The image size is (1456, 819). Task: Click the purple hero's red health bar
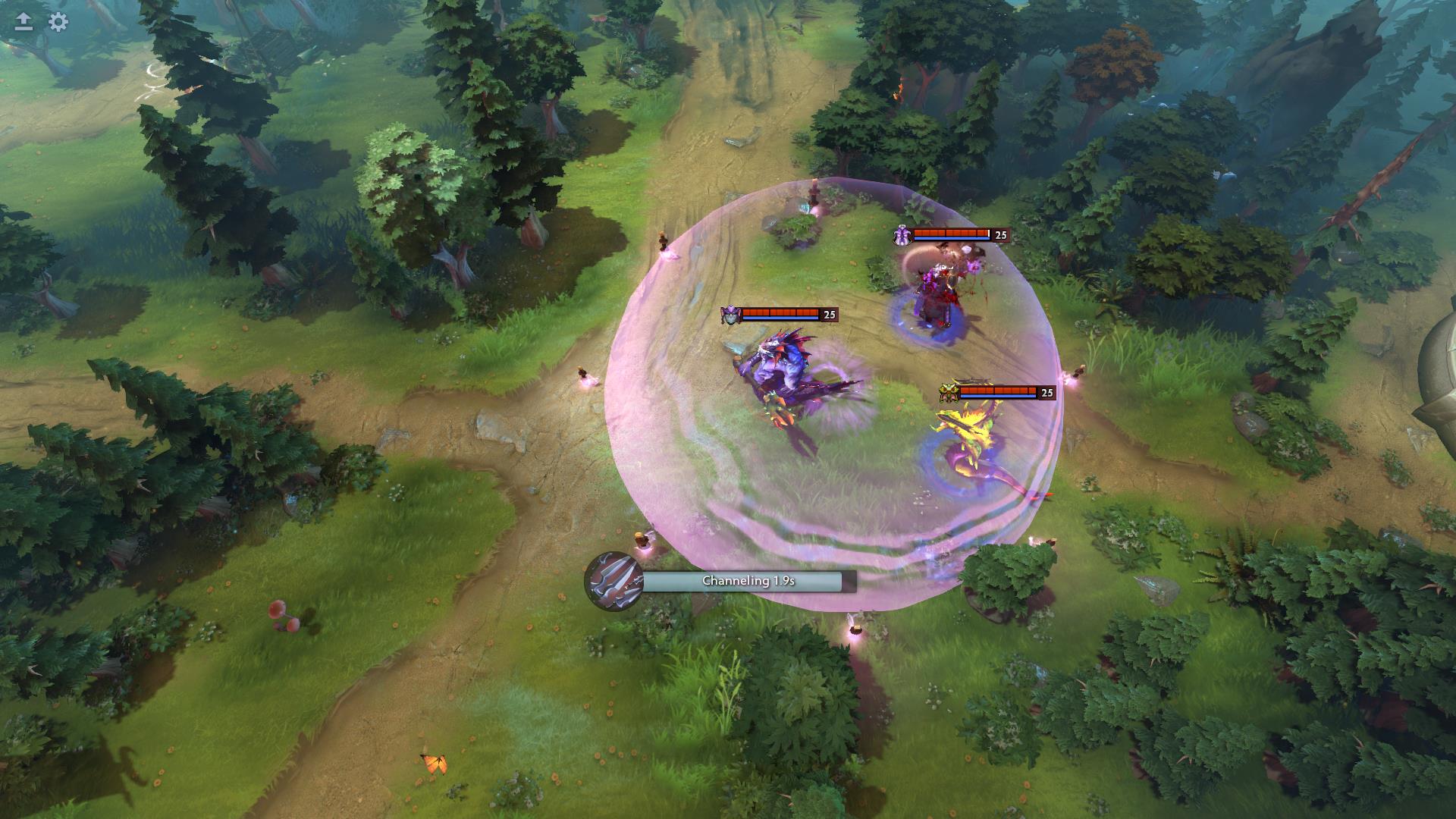780,314
